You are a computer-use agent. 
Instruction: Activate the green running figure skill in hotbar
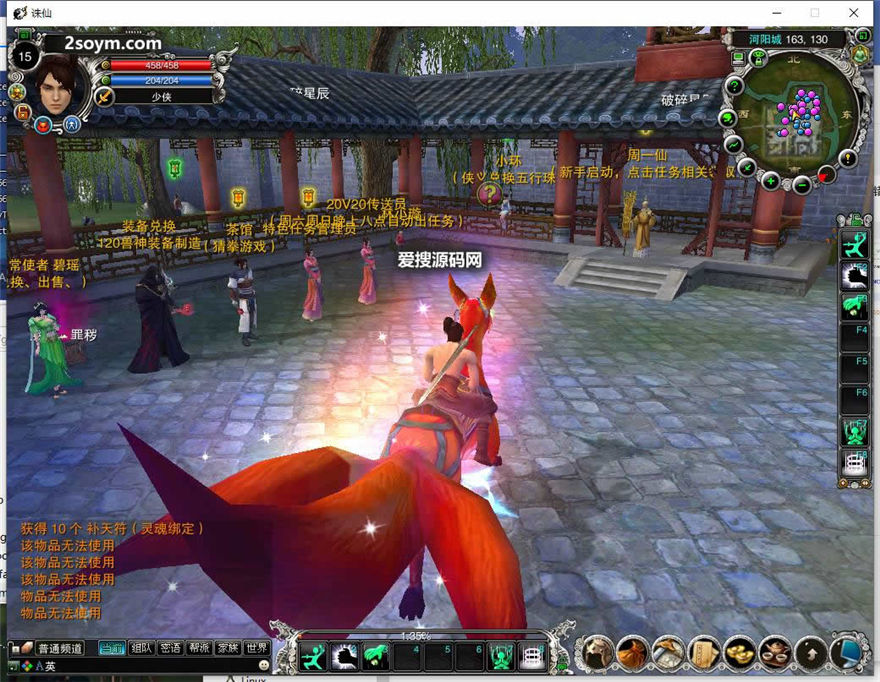coord(313,656)
